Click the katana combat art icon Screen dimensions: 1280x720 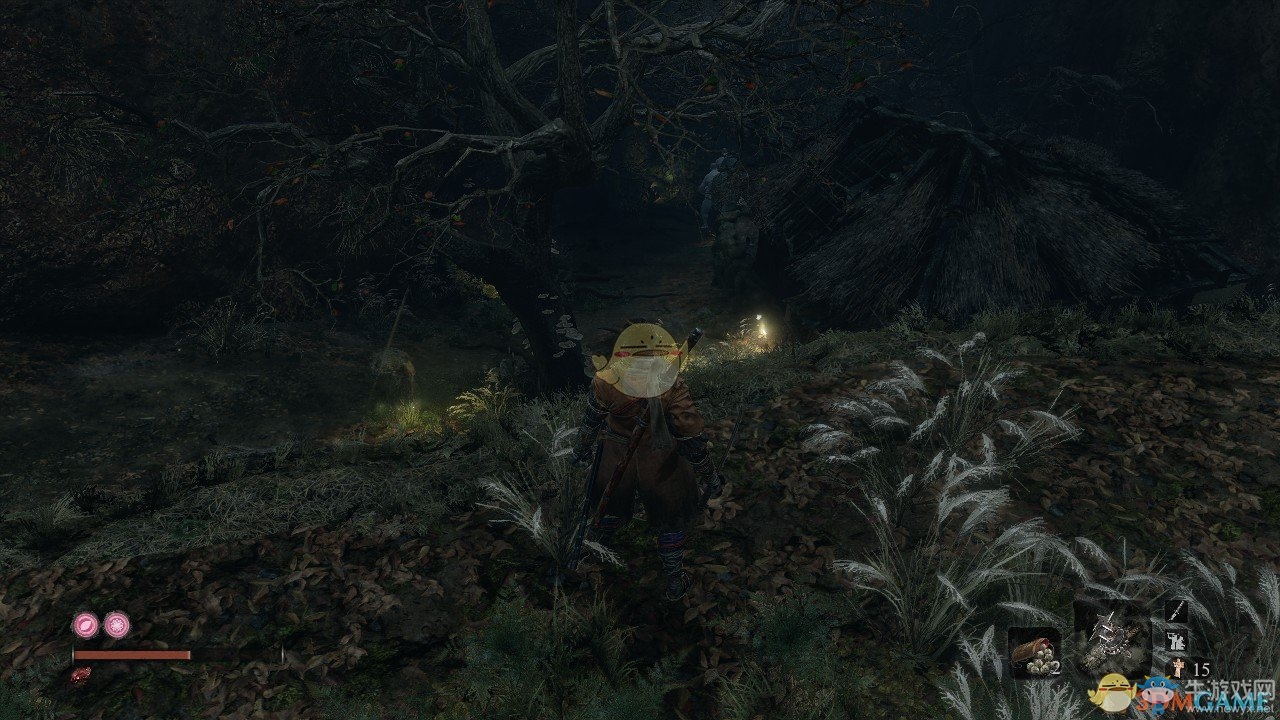(1177, 609)
